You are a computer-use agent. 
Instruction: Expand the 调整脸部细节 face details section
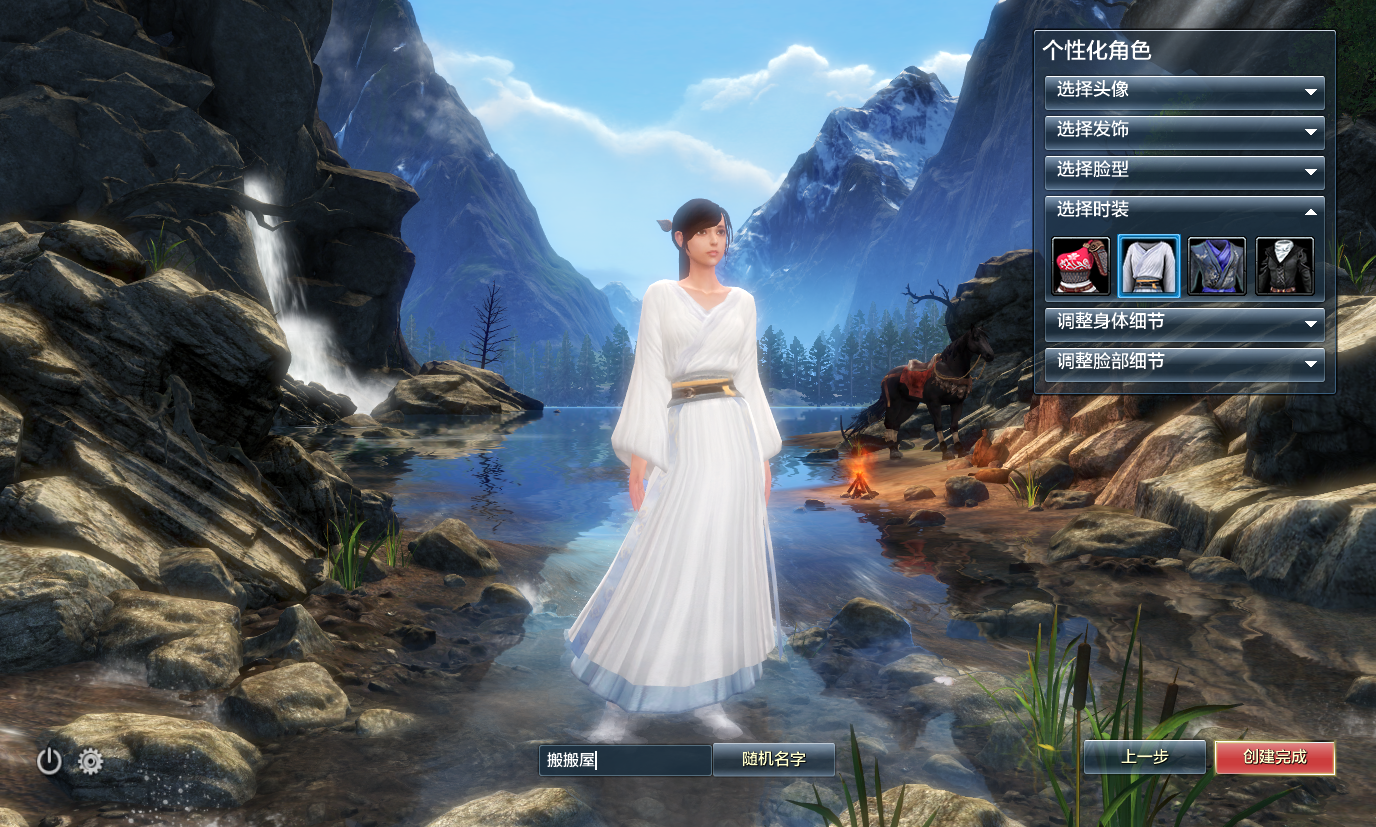point(1184,363)
